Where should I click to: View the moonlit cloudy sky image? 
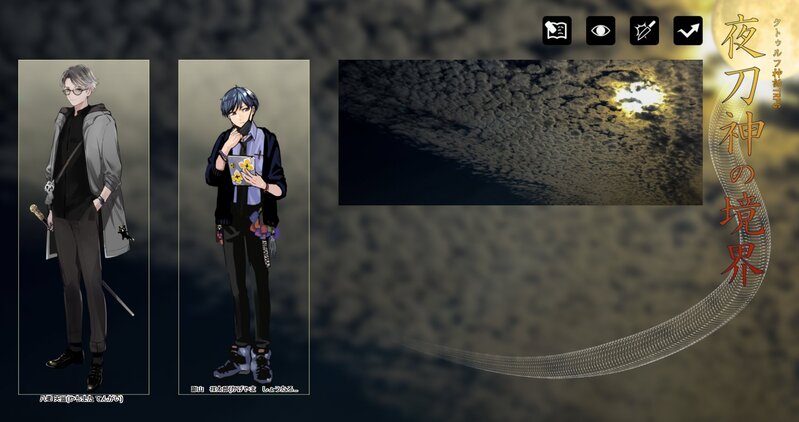[520, 132]
